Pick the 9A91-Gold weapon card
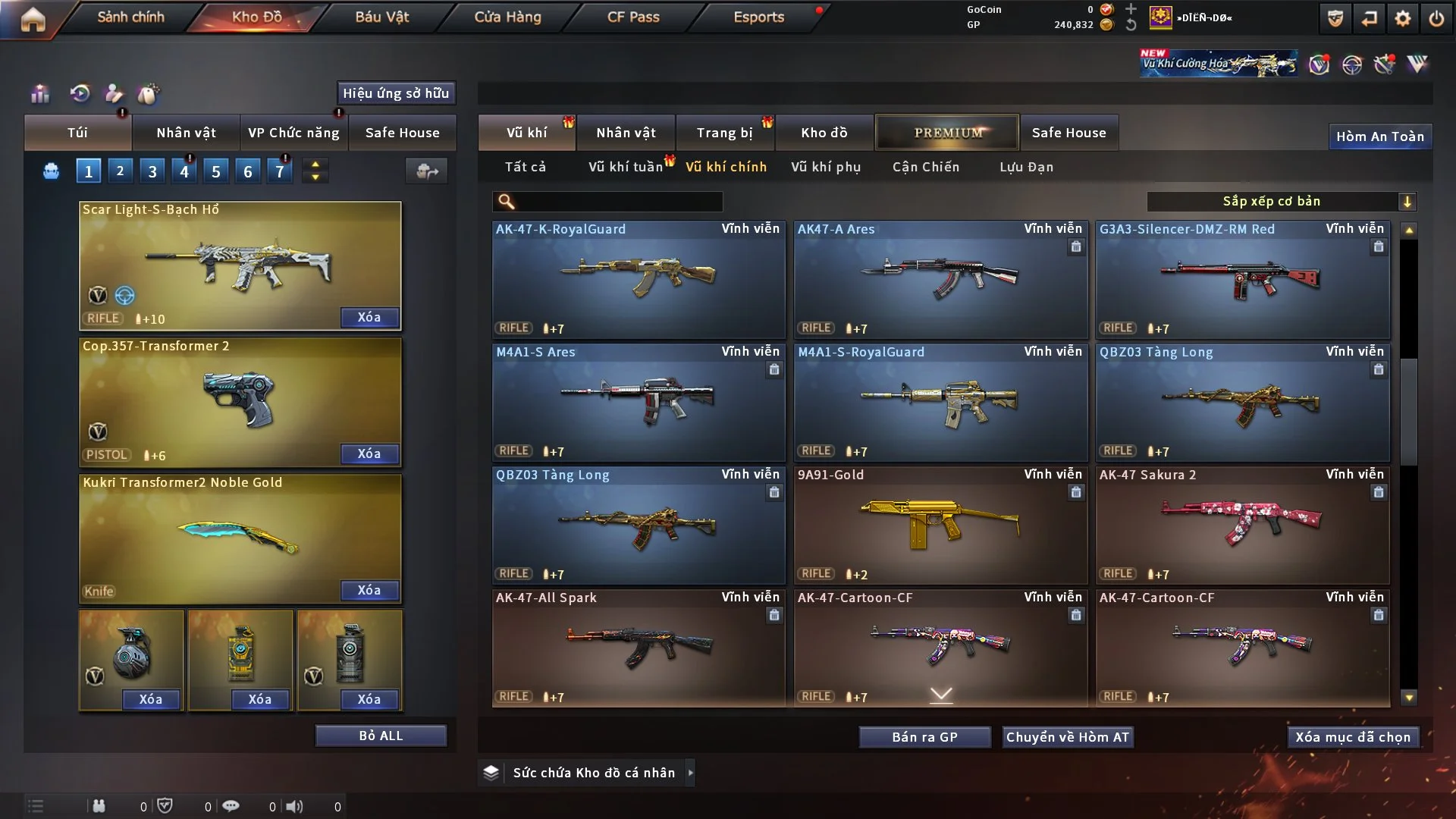 (940, 525)
